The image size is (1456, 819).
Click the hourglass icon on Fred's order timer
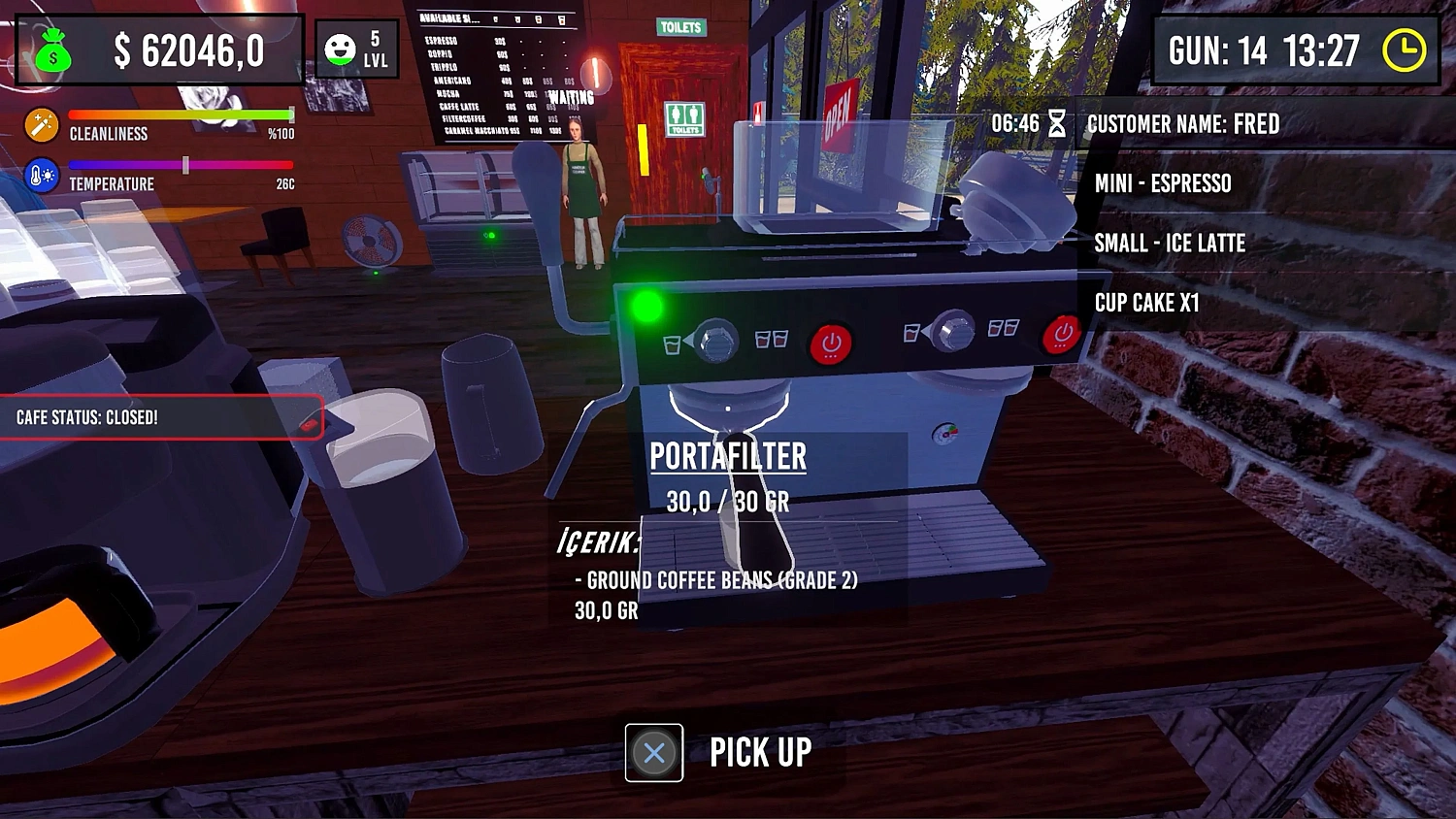[x=1057, y=124]
